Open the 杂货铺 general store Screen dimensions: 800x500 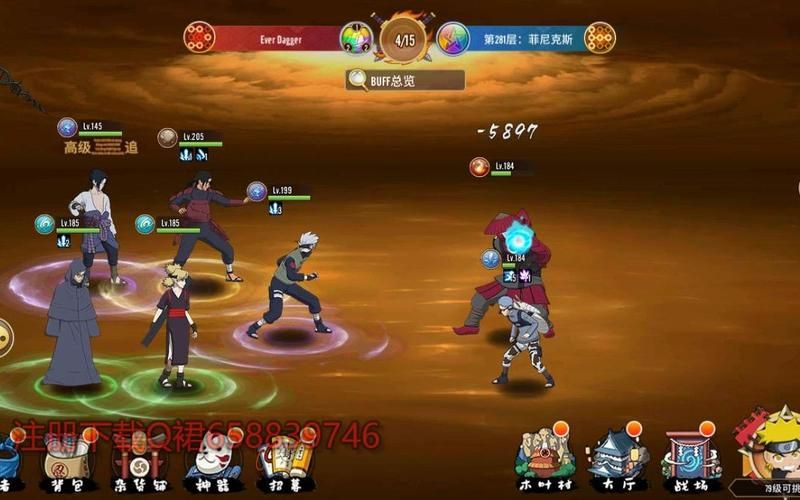[137, 460]
